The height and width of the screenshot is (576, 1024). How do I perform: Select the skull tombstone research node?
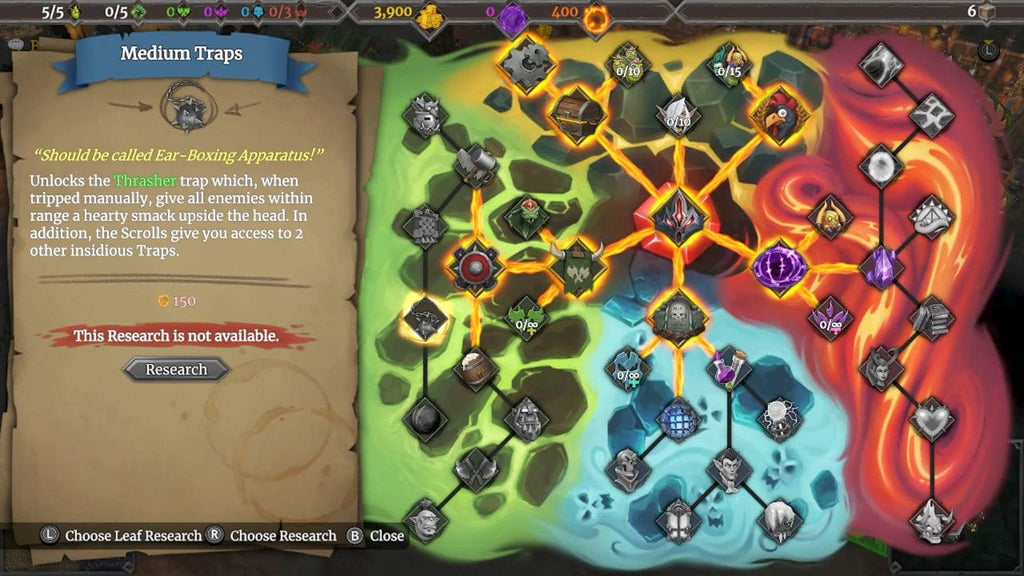679,316
